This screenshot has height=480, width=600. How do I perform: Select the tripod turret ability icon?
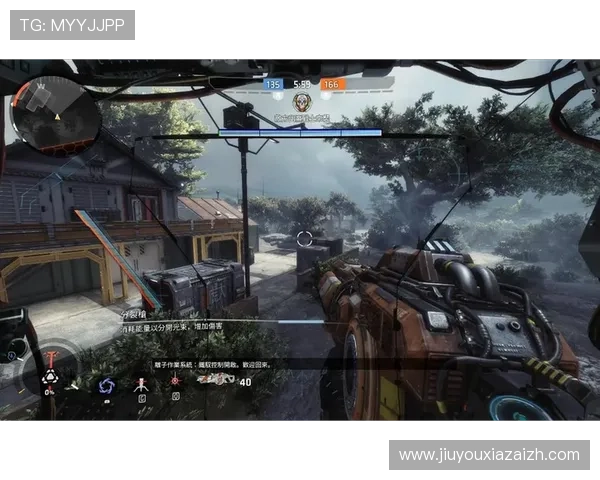tap(142, 383)
